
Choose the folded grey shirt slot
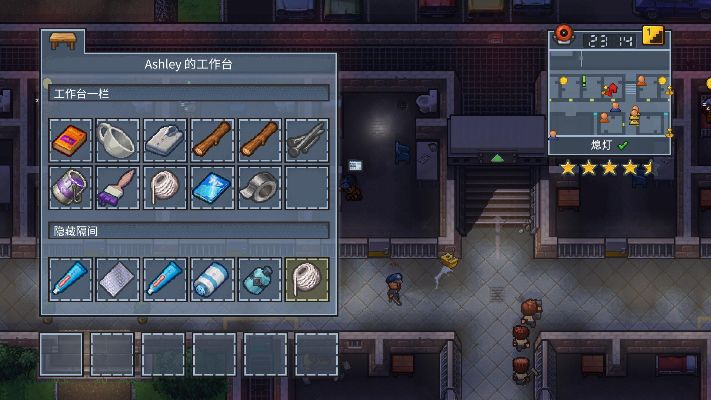[x=165, y=140]
